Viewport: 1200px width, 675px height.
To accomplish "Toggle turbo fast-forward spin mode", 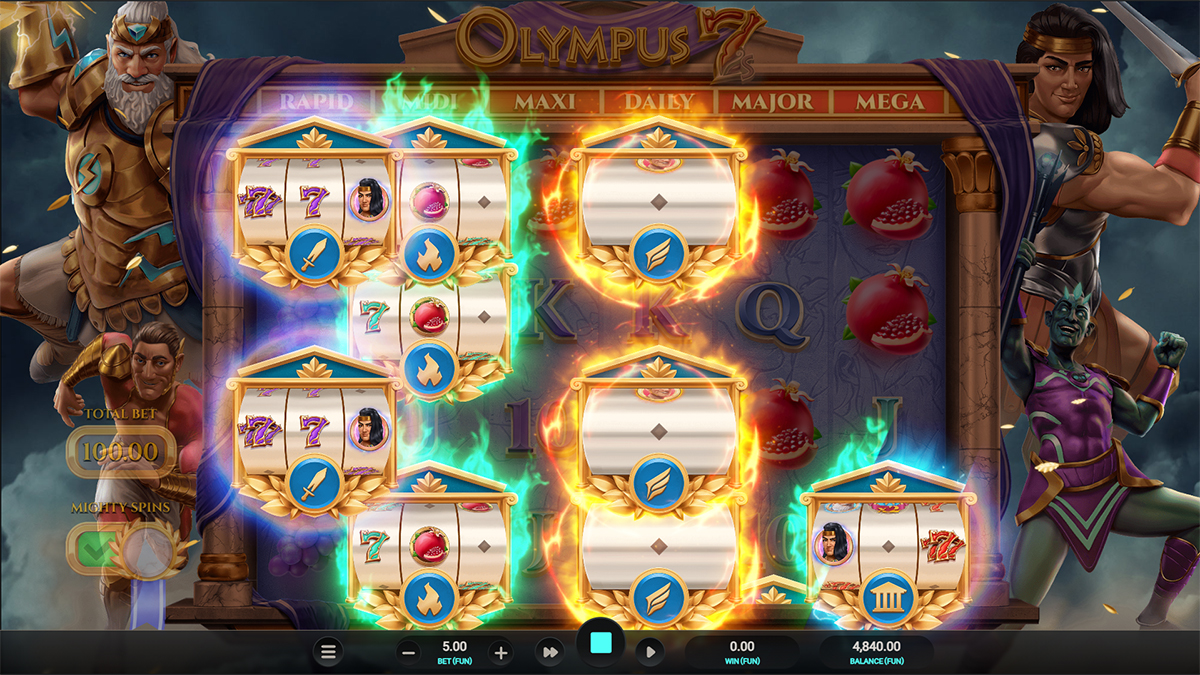I will pos(549,652).
